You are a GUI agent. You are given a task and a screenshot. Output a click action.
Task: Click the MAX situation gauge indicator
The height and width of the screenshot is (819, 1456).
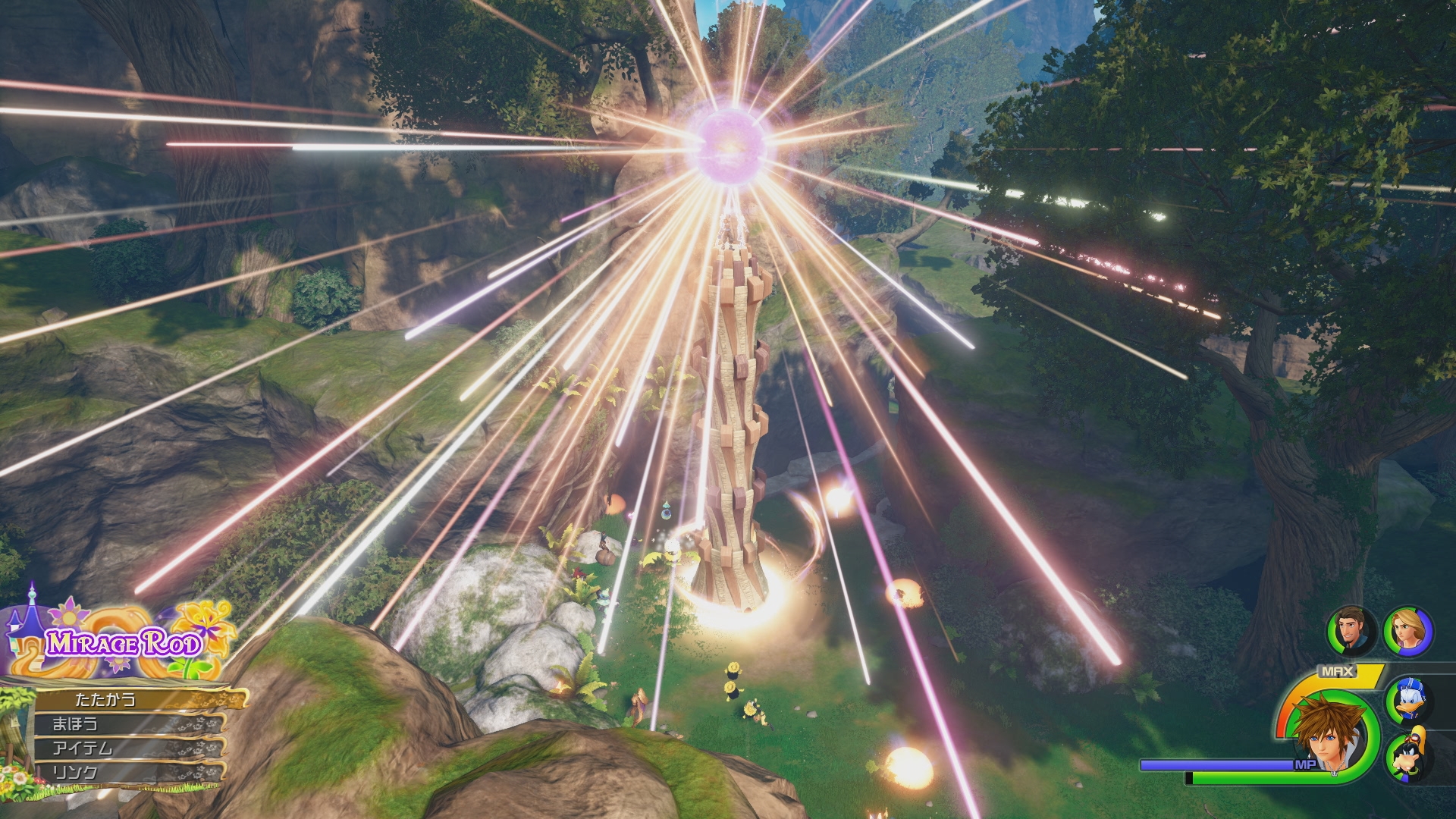pos(1337,670)
